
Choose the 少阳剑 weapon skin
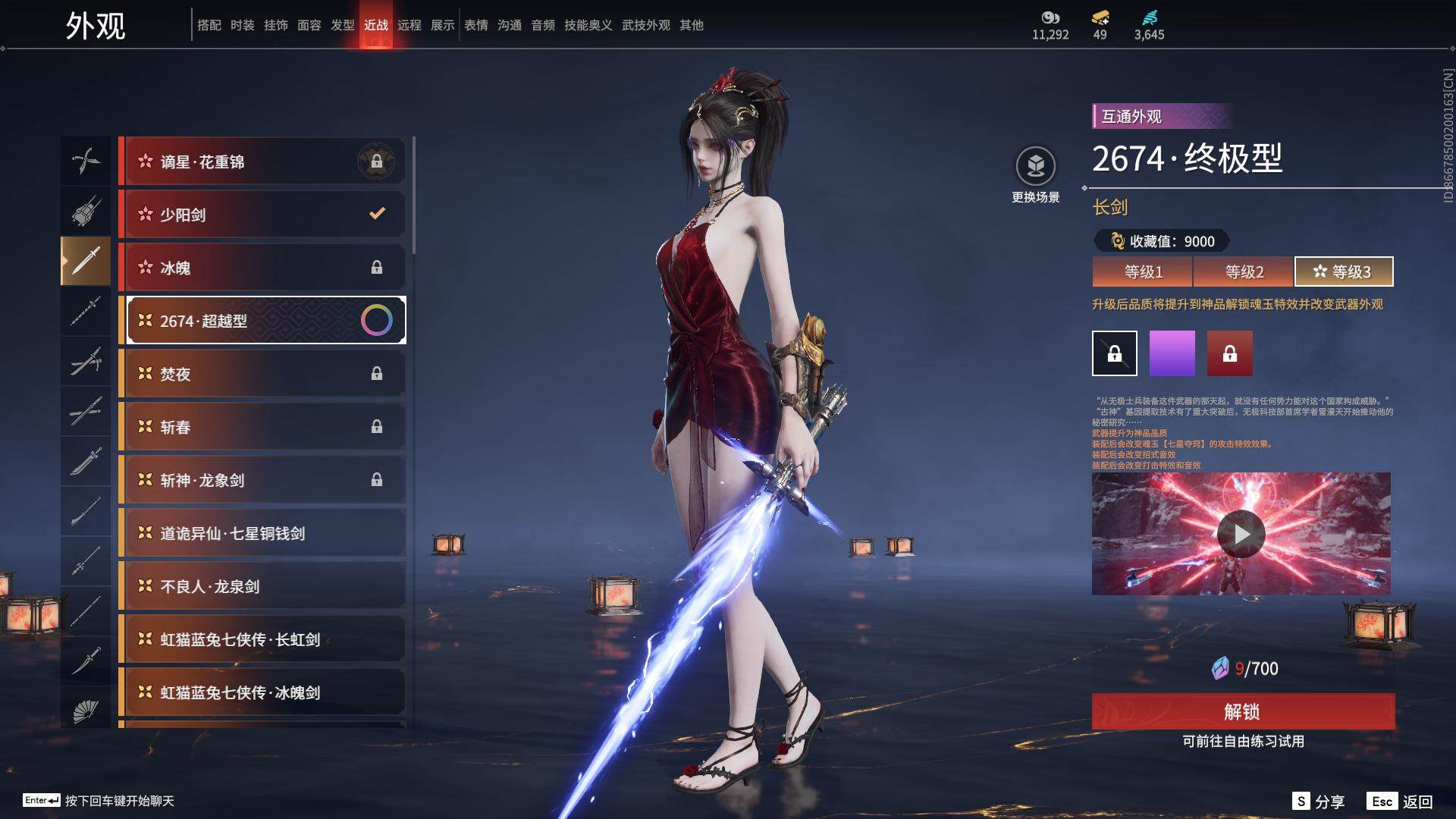coord(262,215)
